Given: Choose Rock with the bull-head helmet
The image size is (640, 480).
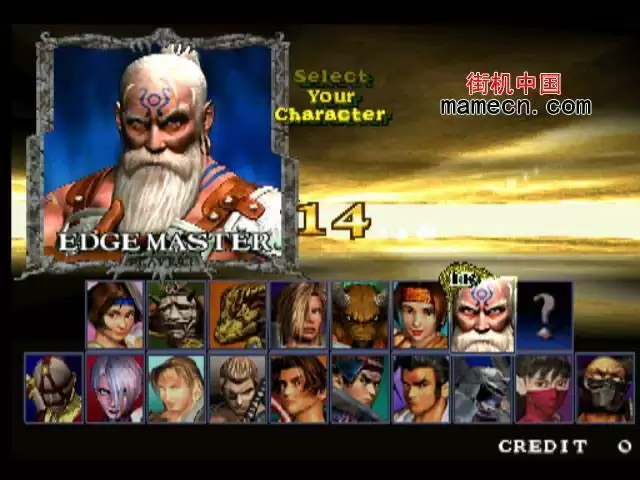Looking at the screenshot, I should (x=360, y=315).
